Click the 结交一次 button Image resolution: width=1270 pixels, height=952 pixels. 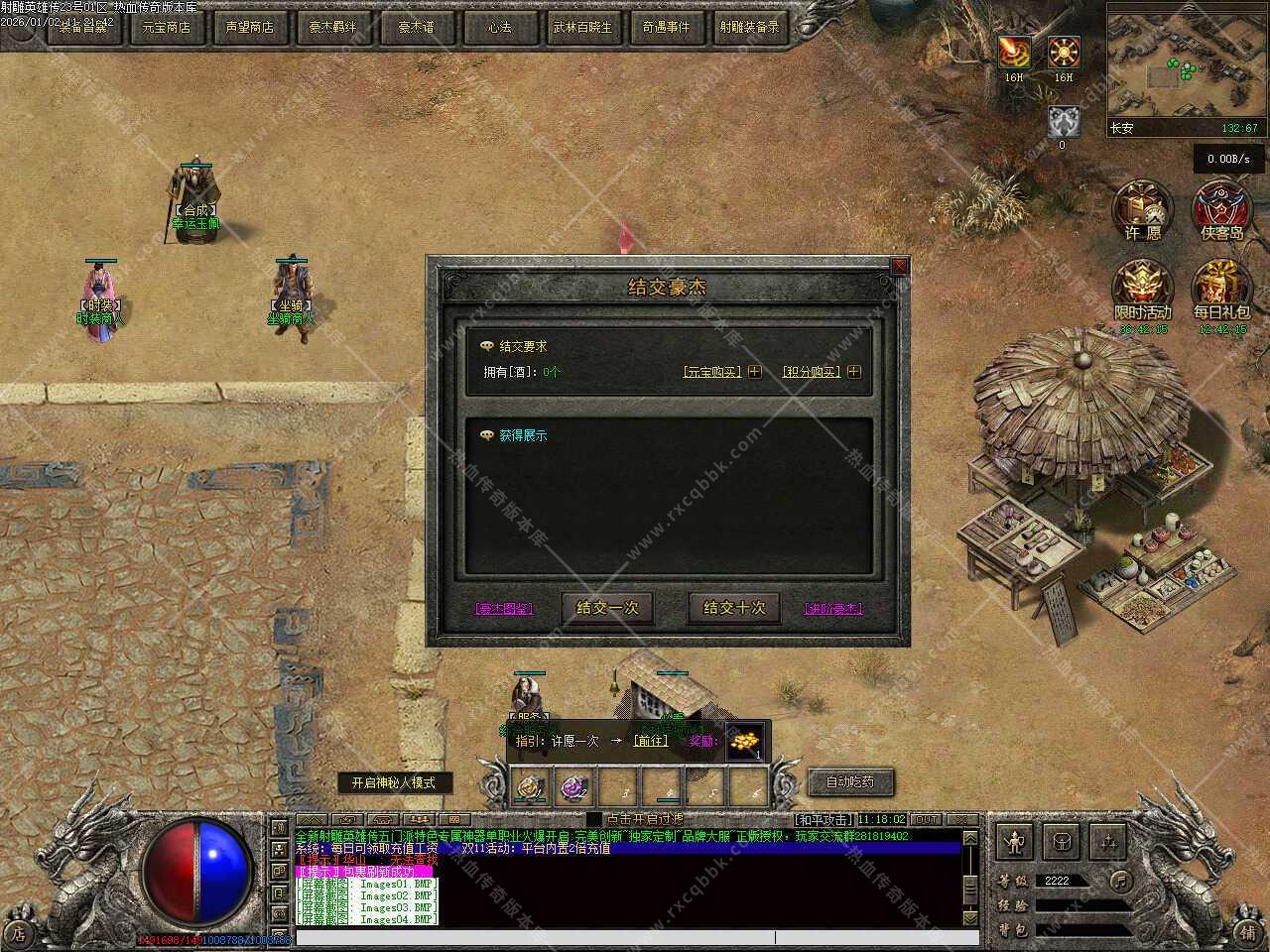(x=607, y=607)
